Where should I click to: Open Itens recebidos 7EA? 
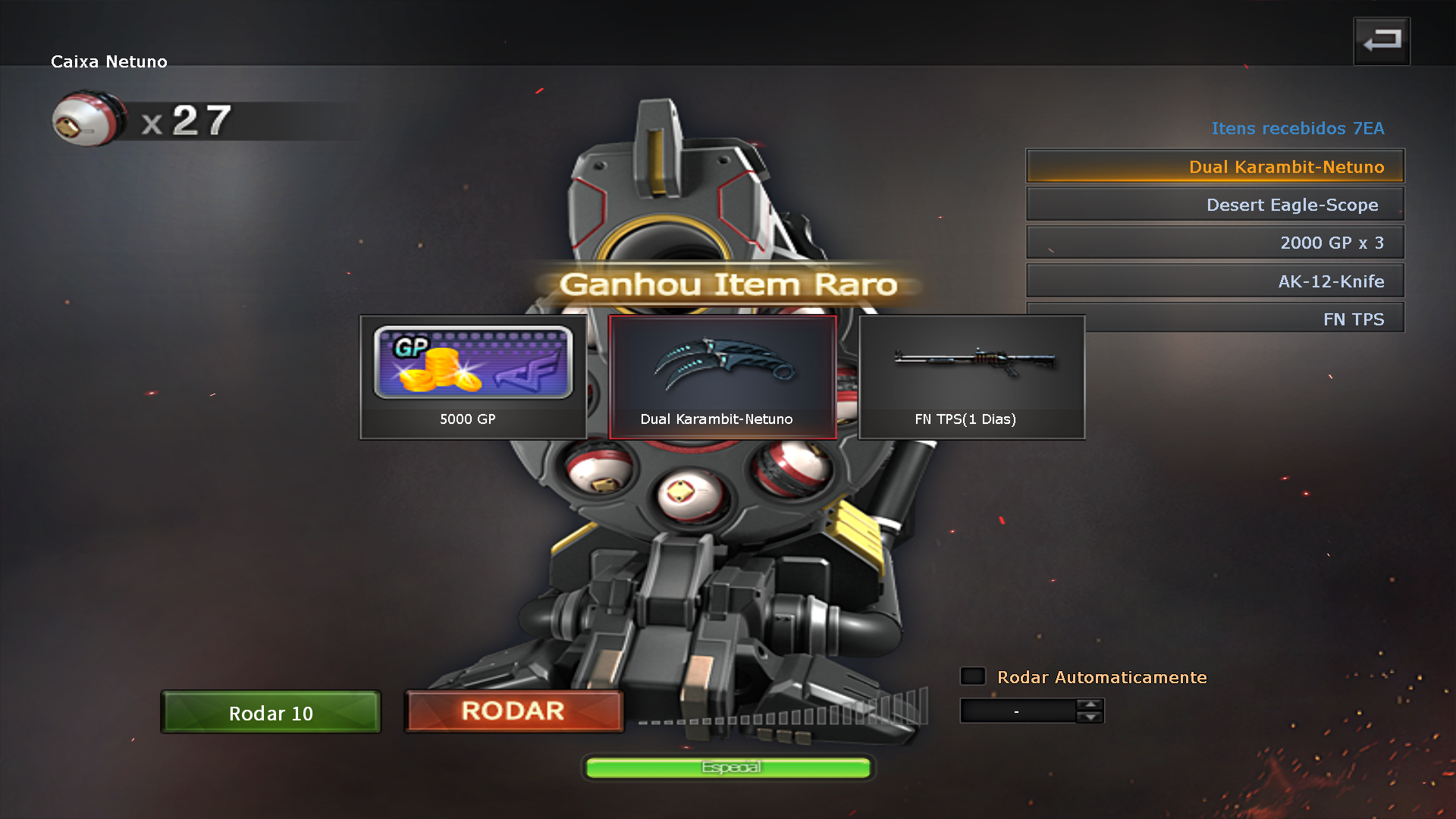coord(1298,128)
